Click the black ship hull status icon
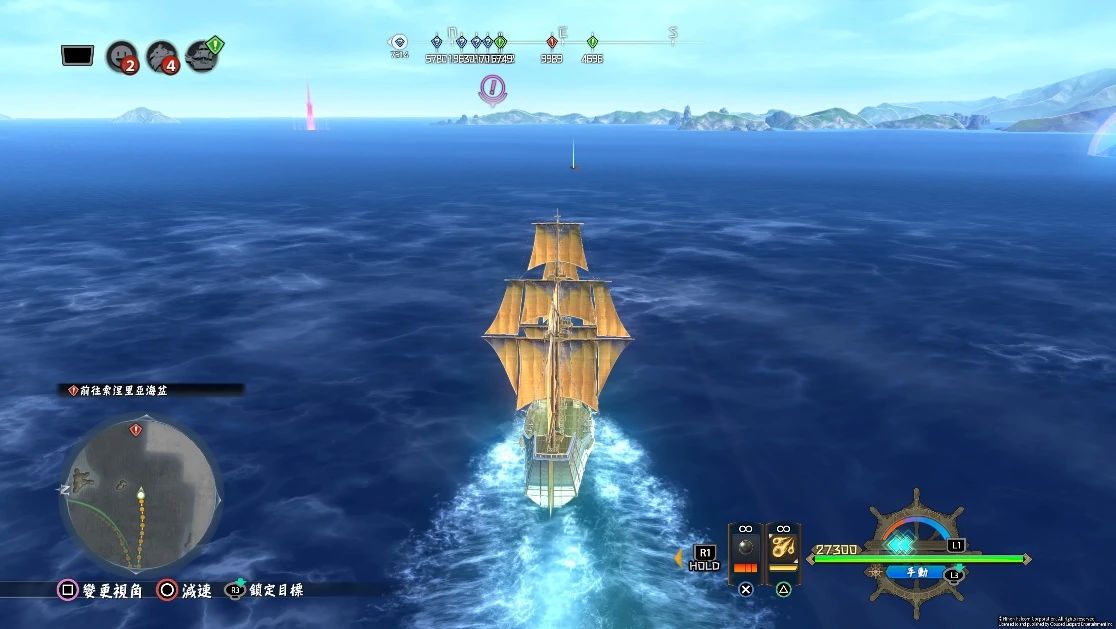Viewport: 1116px width, 629px height. 77,55
